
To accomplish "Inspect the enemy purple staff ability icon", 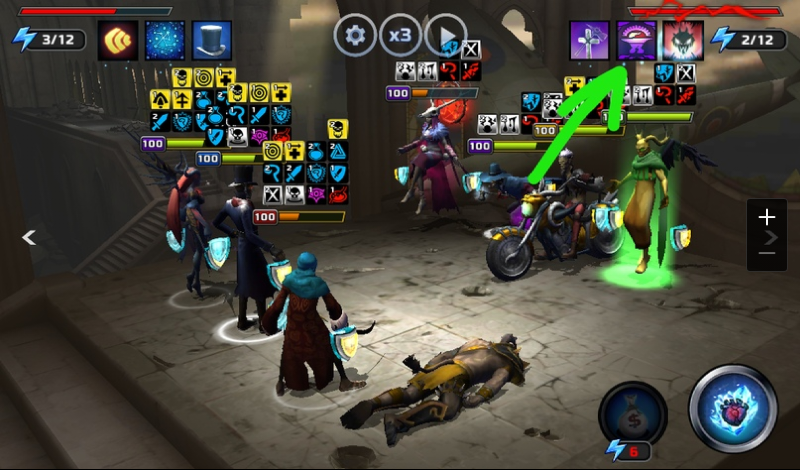I will pyautogui.click(x=590, y=40).
